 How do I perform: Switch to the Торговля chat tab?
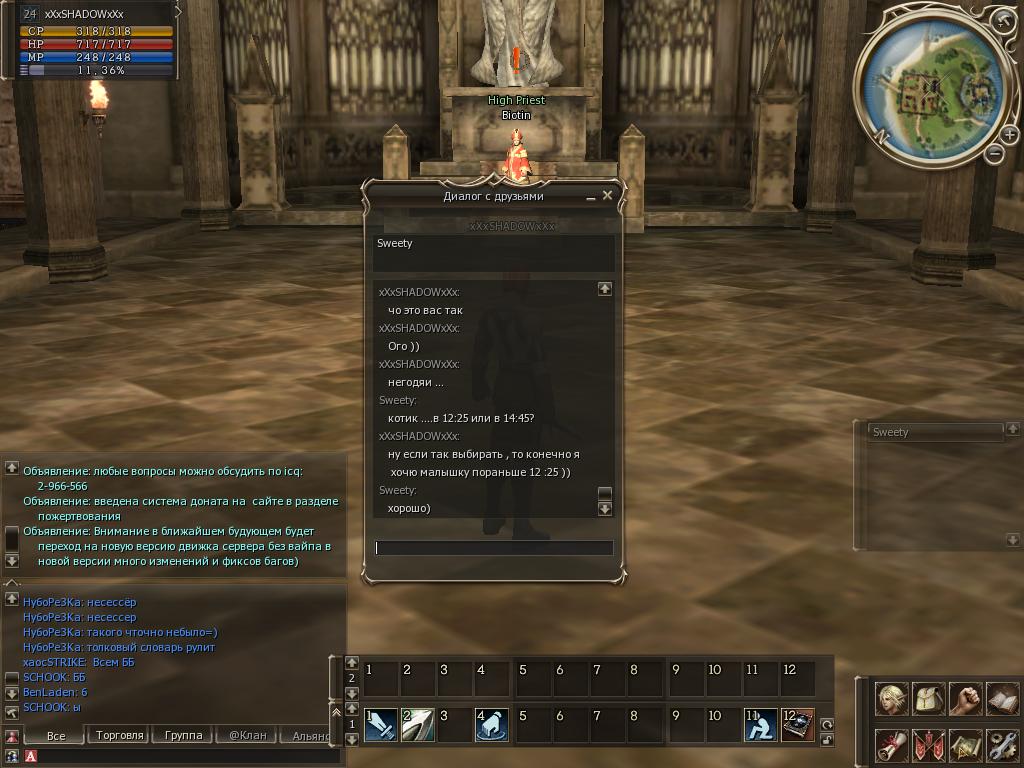120,735
